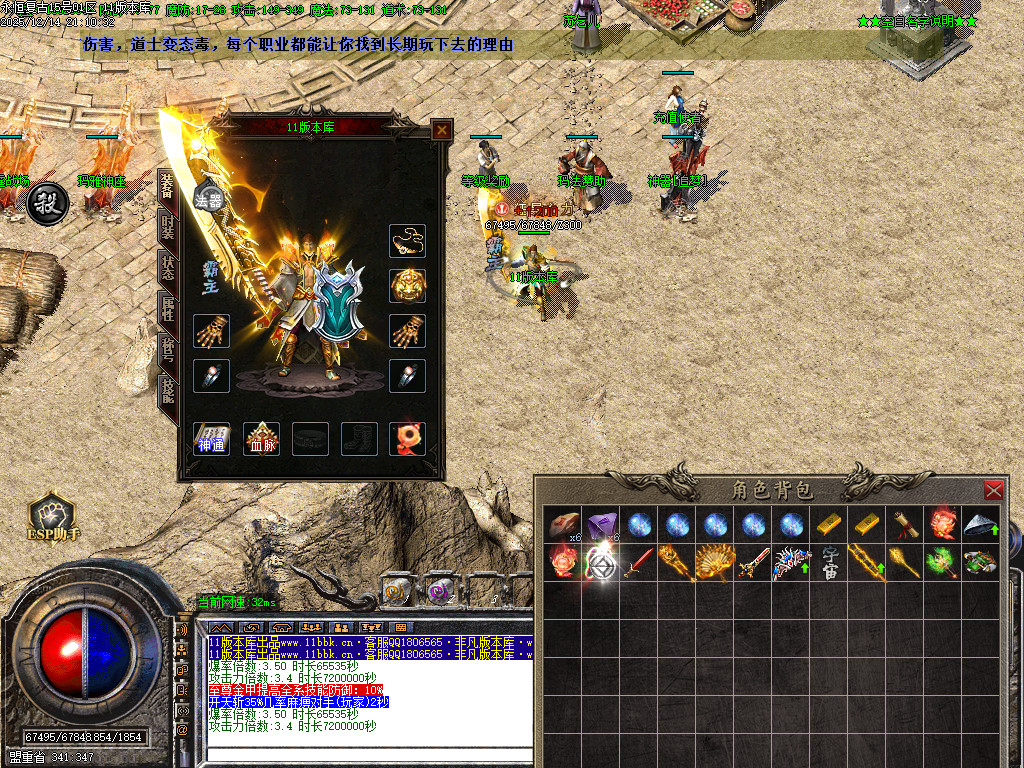
Task: Select the golden lion medal slot
Action: 407,286
